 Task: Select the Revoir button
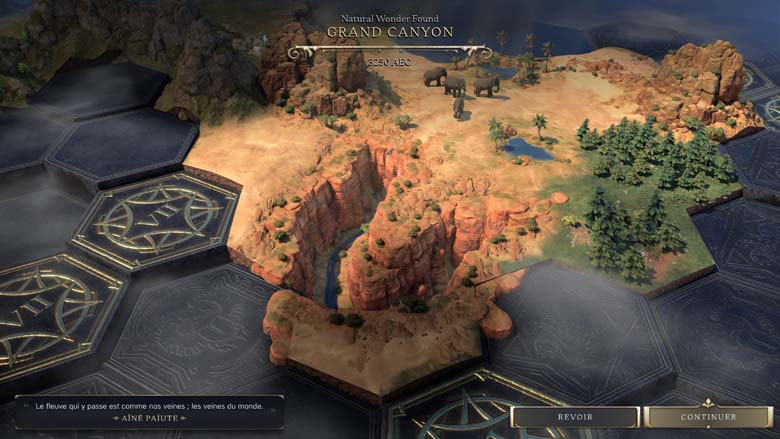(x=575, y=417)
